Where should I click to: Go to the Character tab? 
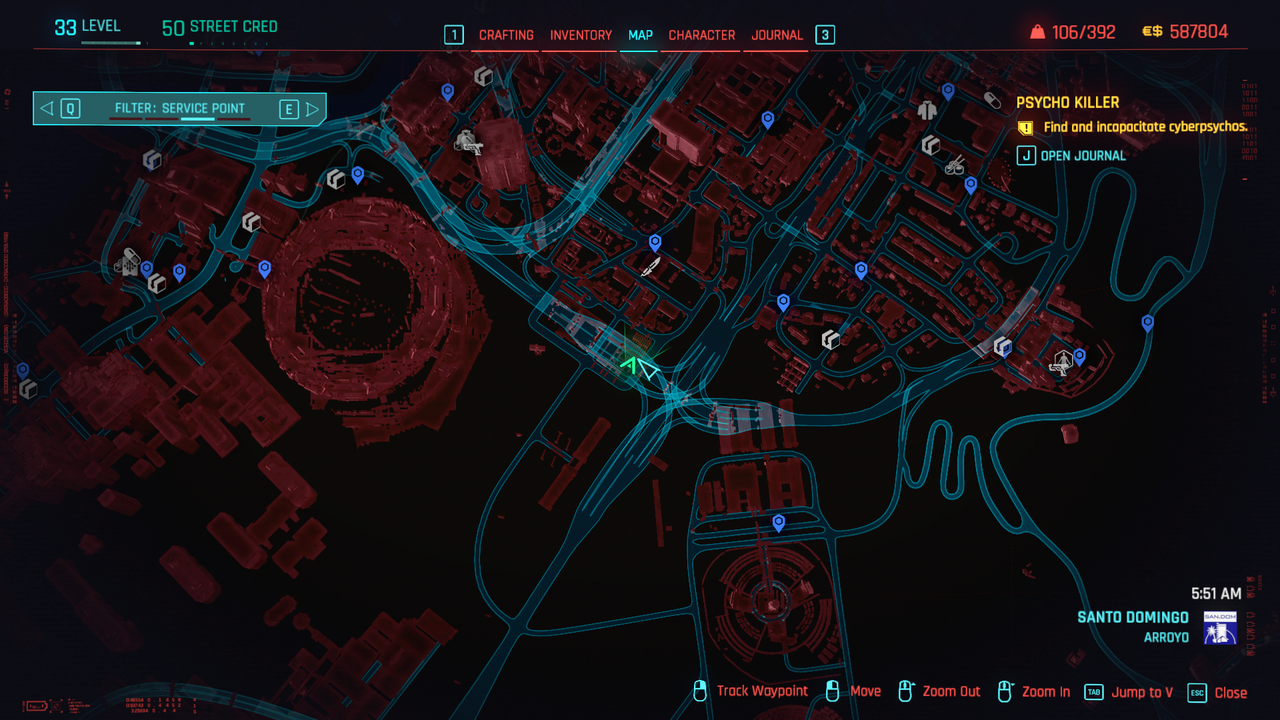tap(702, 35)
